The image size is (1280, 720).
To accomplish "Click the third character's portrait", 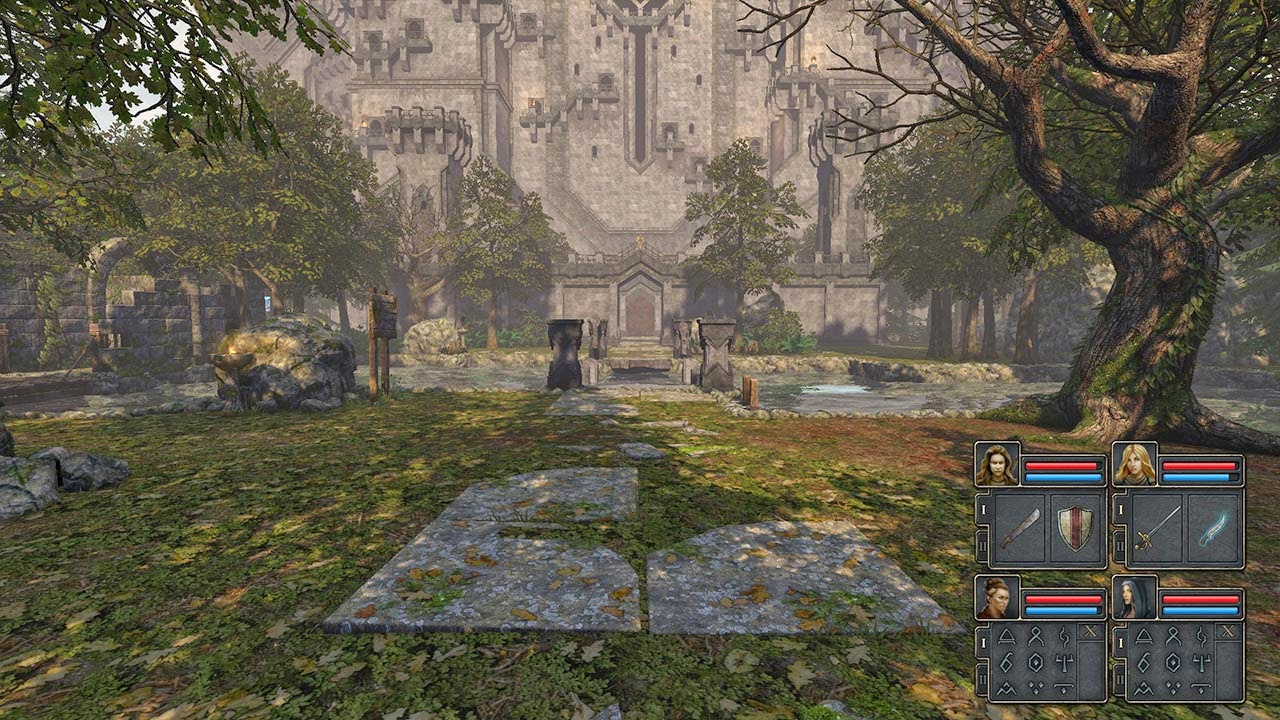I will [x=996, y=598].
